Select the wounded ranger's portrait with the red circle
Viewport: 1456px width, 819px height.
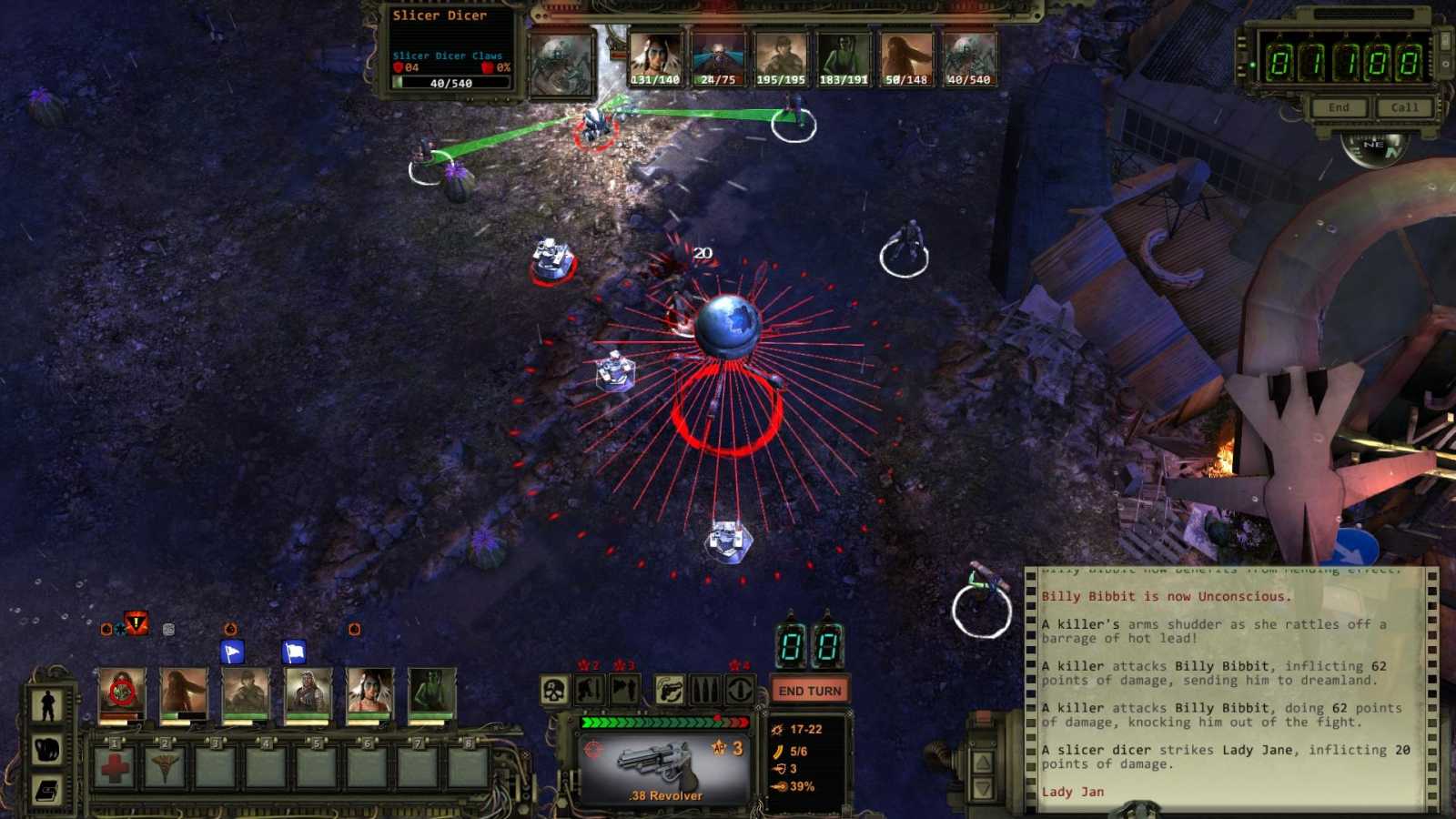122,693
